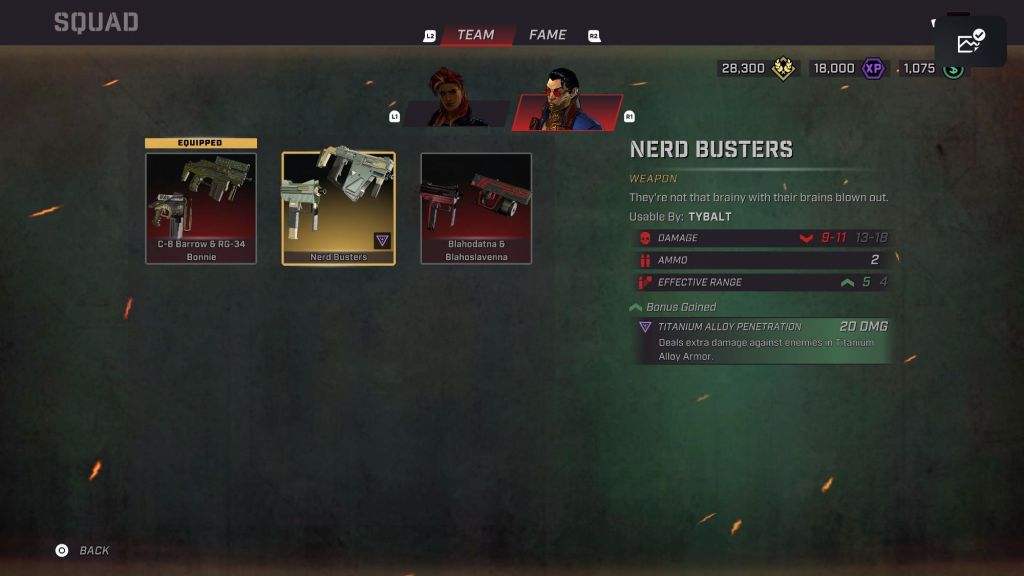This screenshot has width=1024, height=576.
Task: Pick the Blahodatna & Blahoslavenna weapon
Action: click(x=476, y=208)
